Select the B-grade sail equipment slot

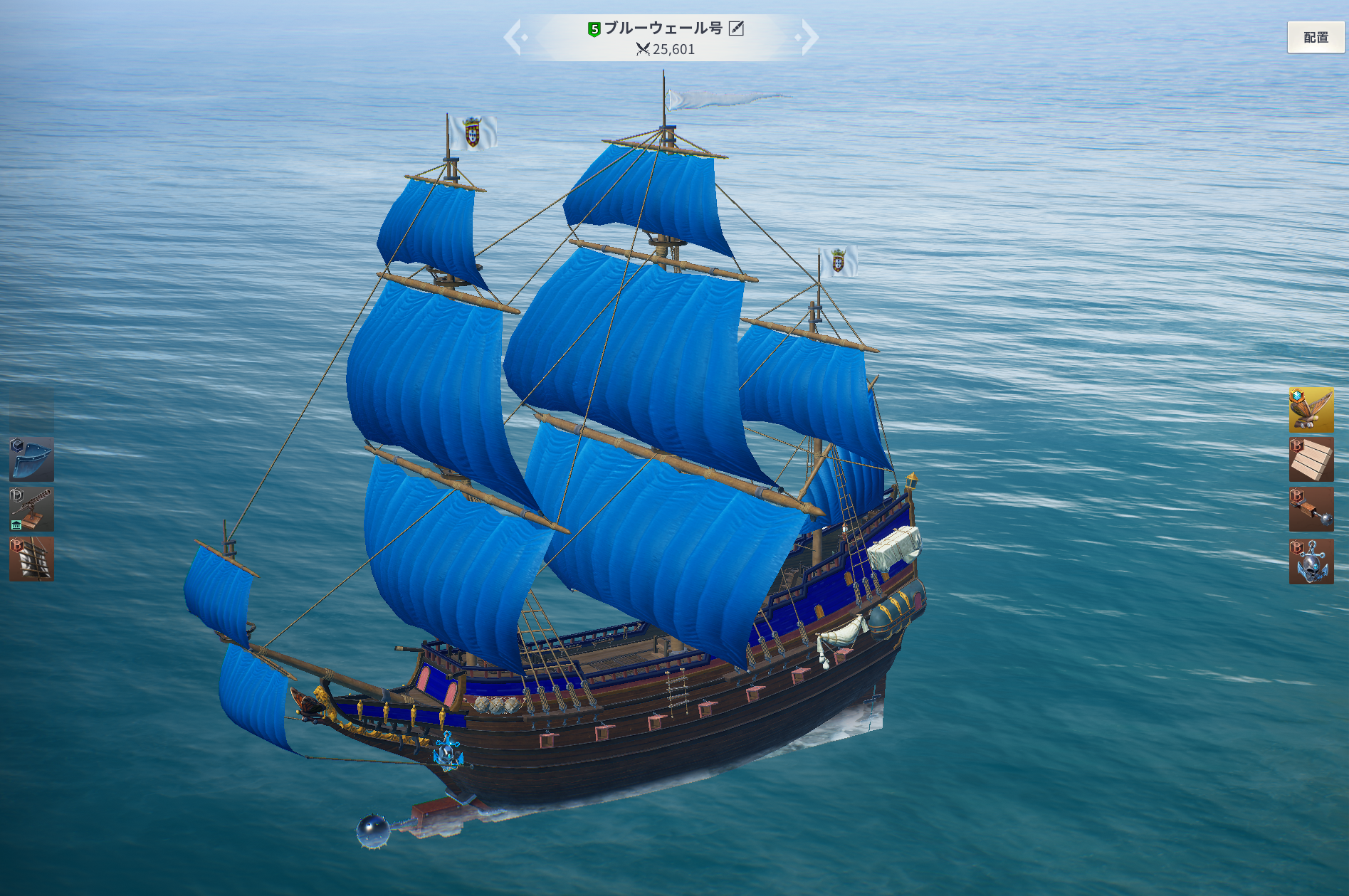(x=31, y=559)
